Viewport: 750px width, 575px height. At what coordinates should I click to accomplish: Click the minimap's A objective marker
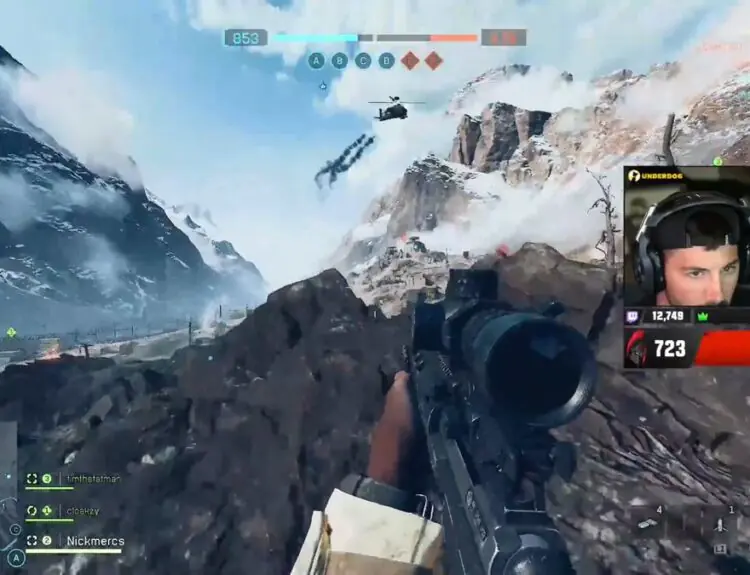[x=16, y=558]
